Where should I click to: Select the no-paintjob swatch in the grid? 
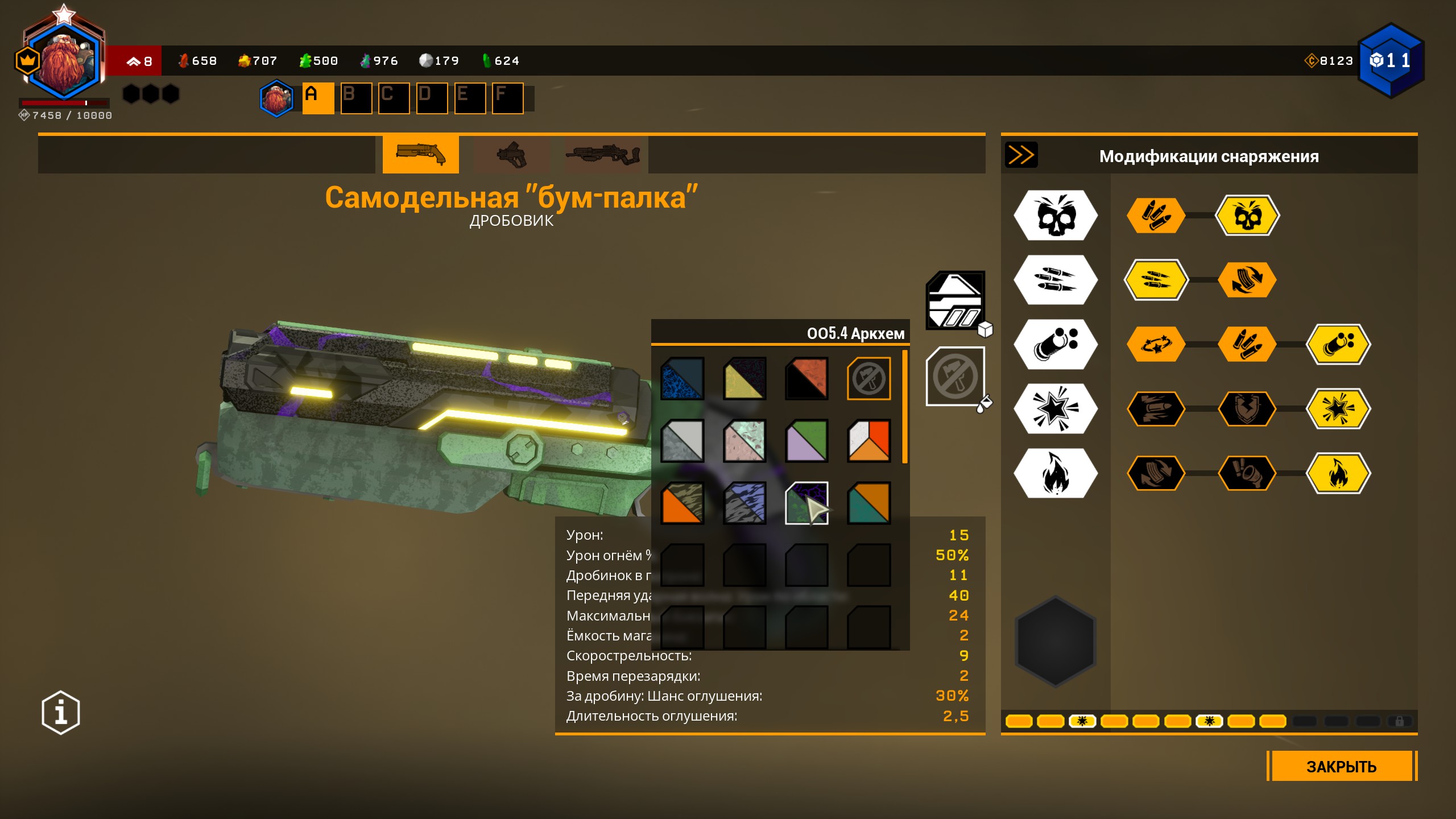pyautogui.click(x=868, y=378)
